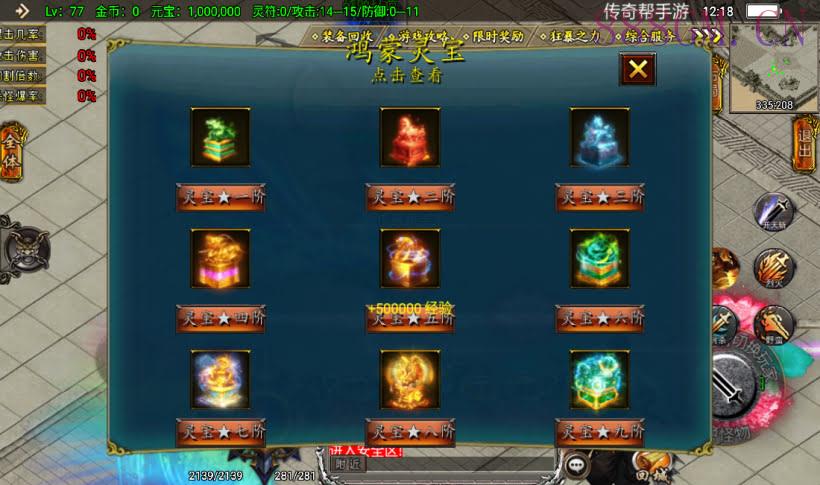Choose the 灵宝★九阶 button

click(600, 433)
